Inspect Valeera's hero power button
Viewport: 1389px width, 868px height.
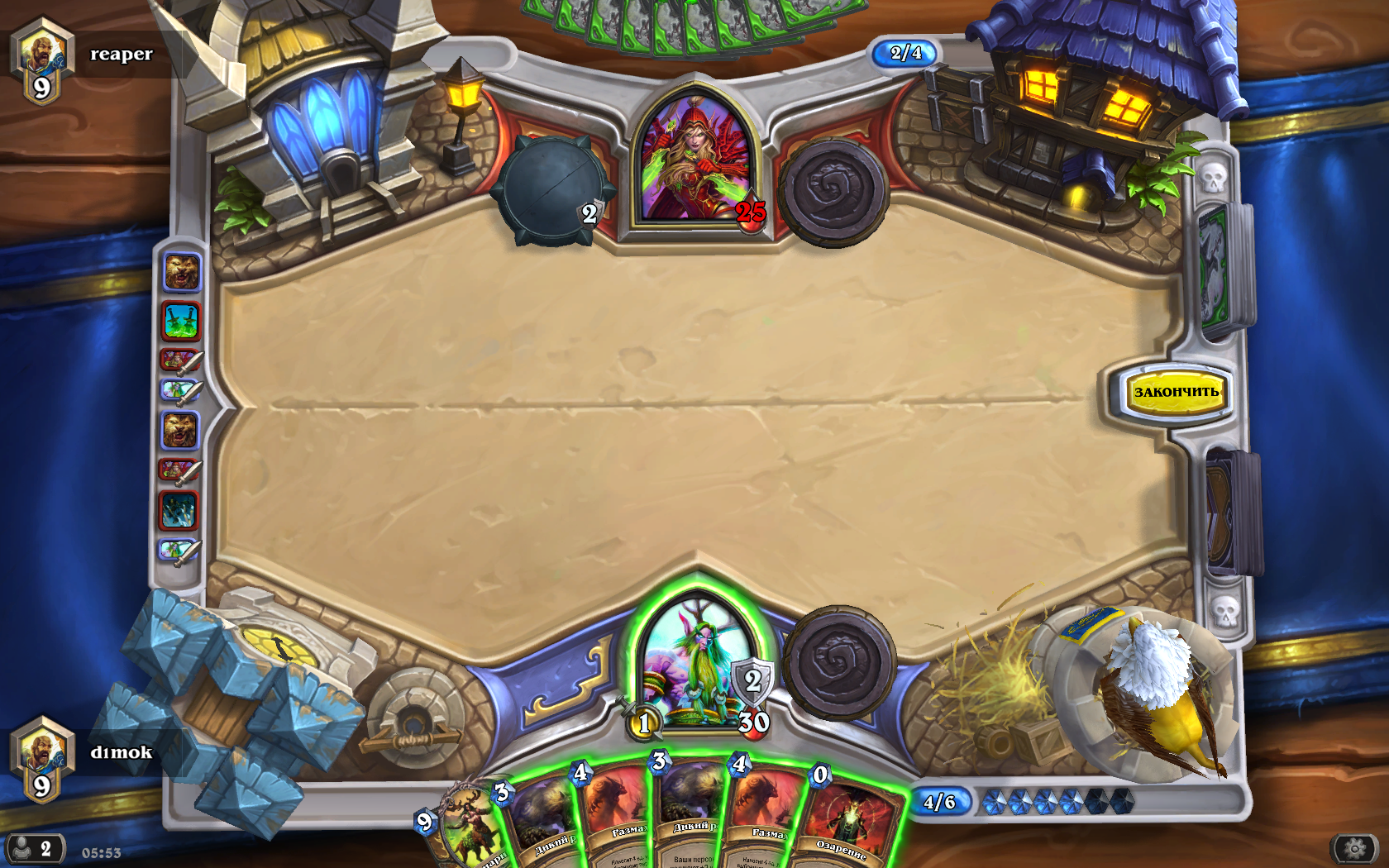coord(833,192)
